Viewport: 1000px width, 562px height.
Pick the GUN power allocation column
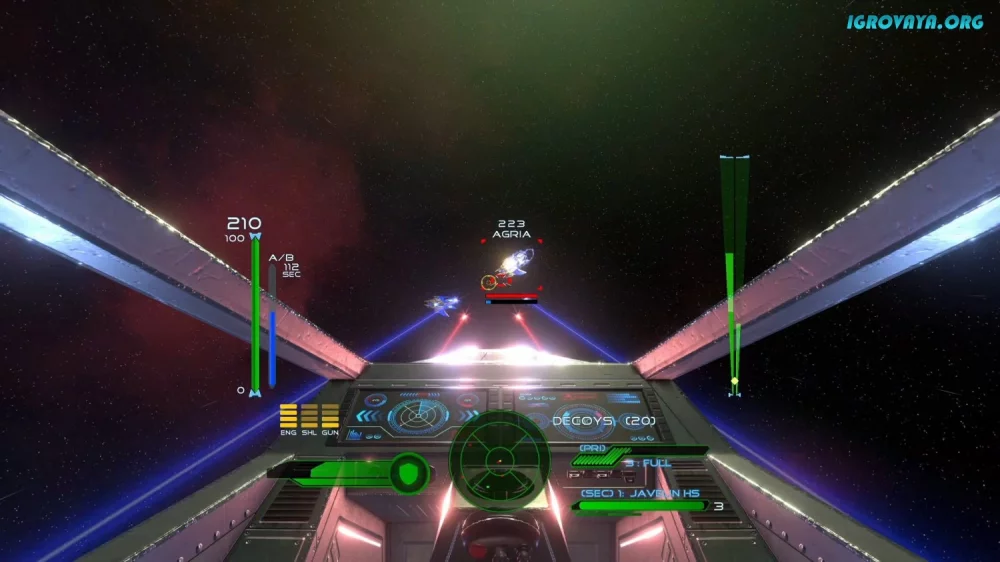click(330, 417)
